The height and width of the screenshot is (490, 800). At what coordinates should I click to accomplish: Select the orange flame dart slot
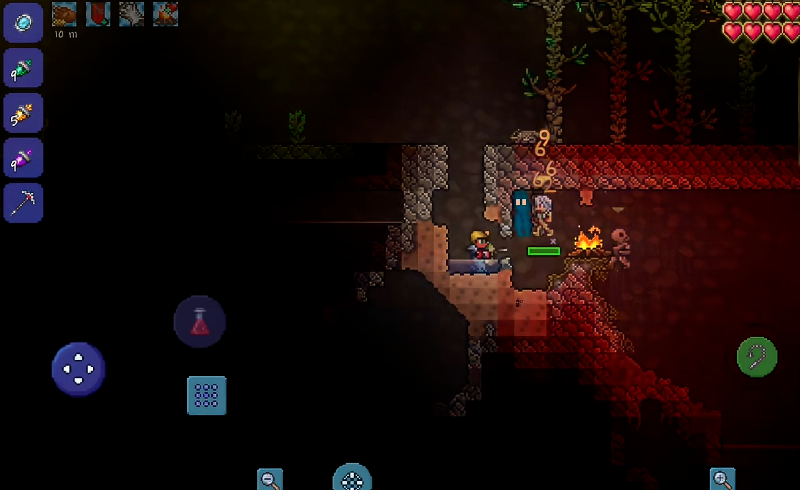[x=23, y=113]
